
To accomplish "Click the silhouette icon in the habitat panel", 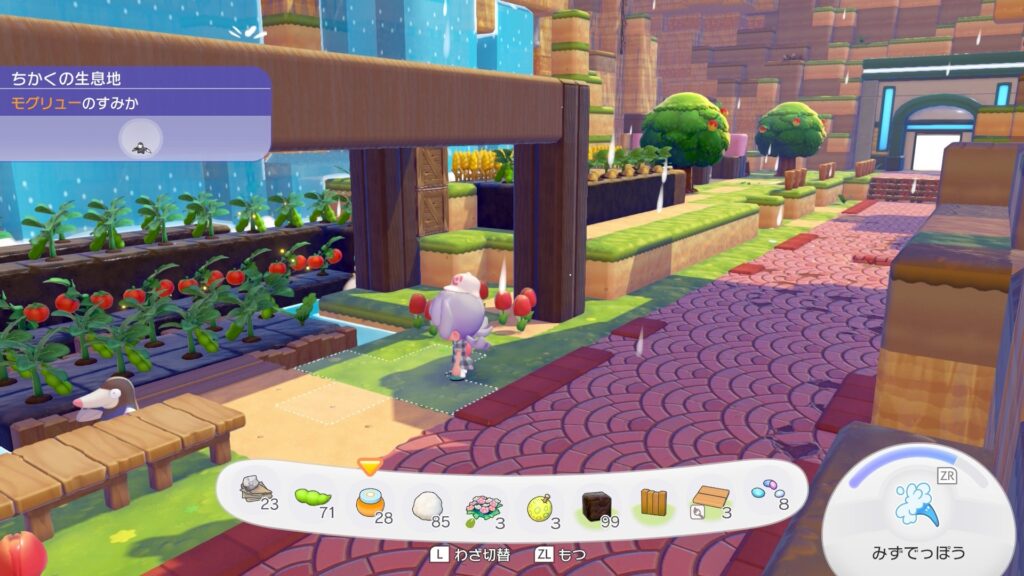I will pos(142,139).
